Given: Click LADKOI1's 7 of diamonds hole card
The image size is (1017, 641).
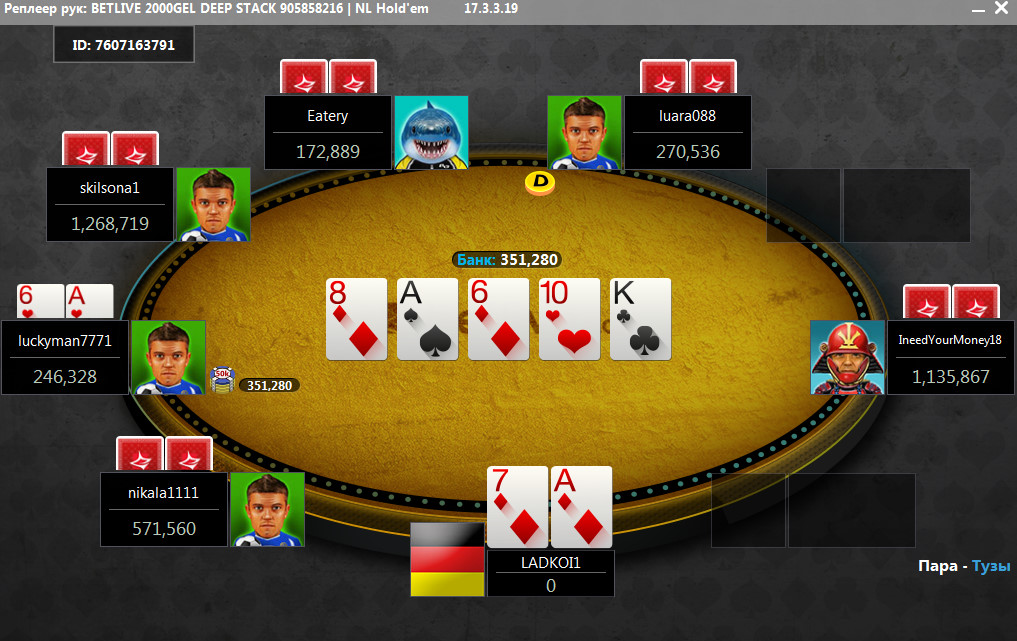Looking at the screenshot, I should tap(517, 506).
